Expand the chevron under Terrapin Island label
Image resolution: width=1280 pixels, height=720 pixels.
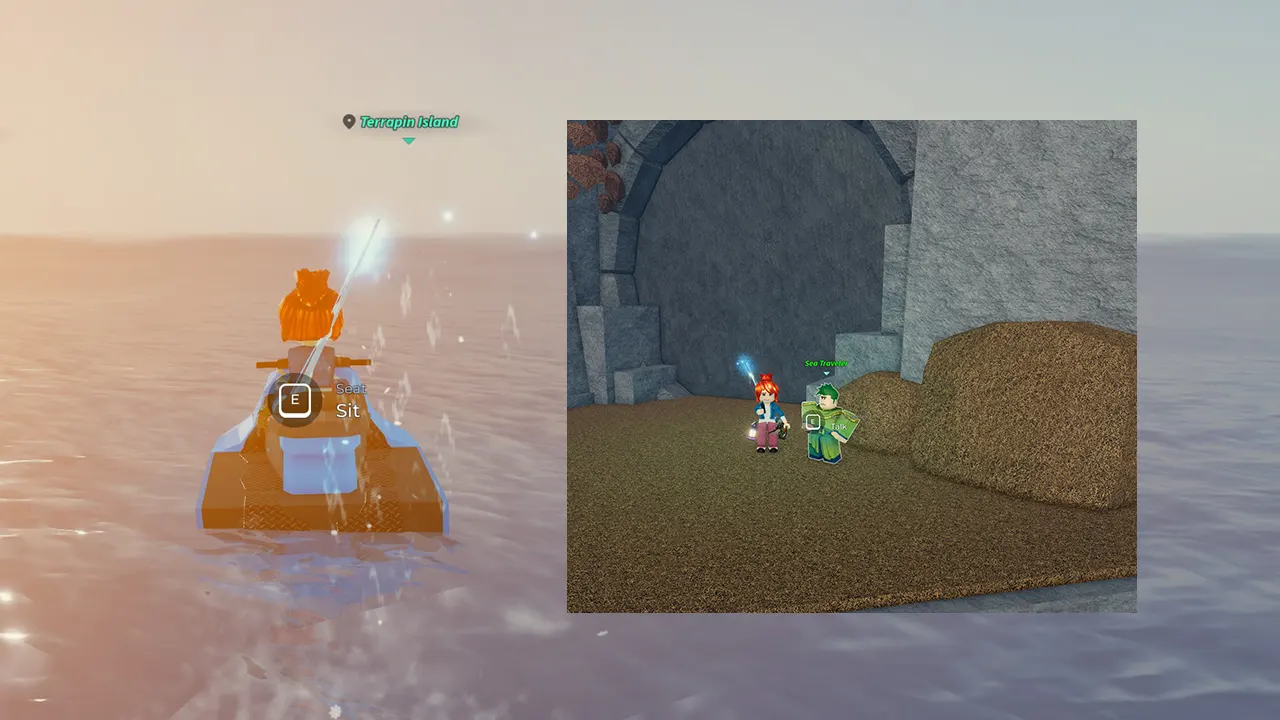point(408,141)
